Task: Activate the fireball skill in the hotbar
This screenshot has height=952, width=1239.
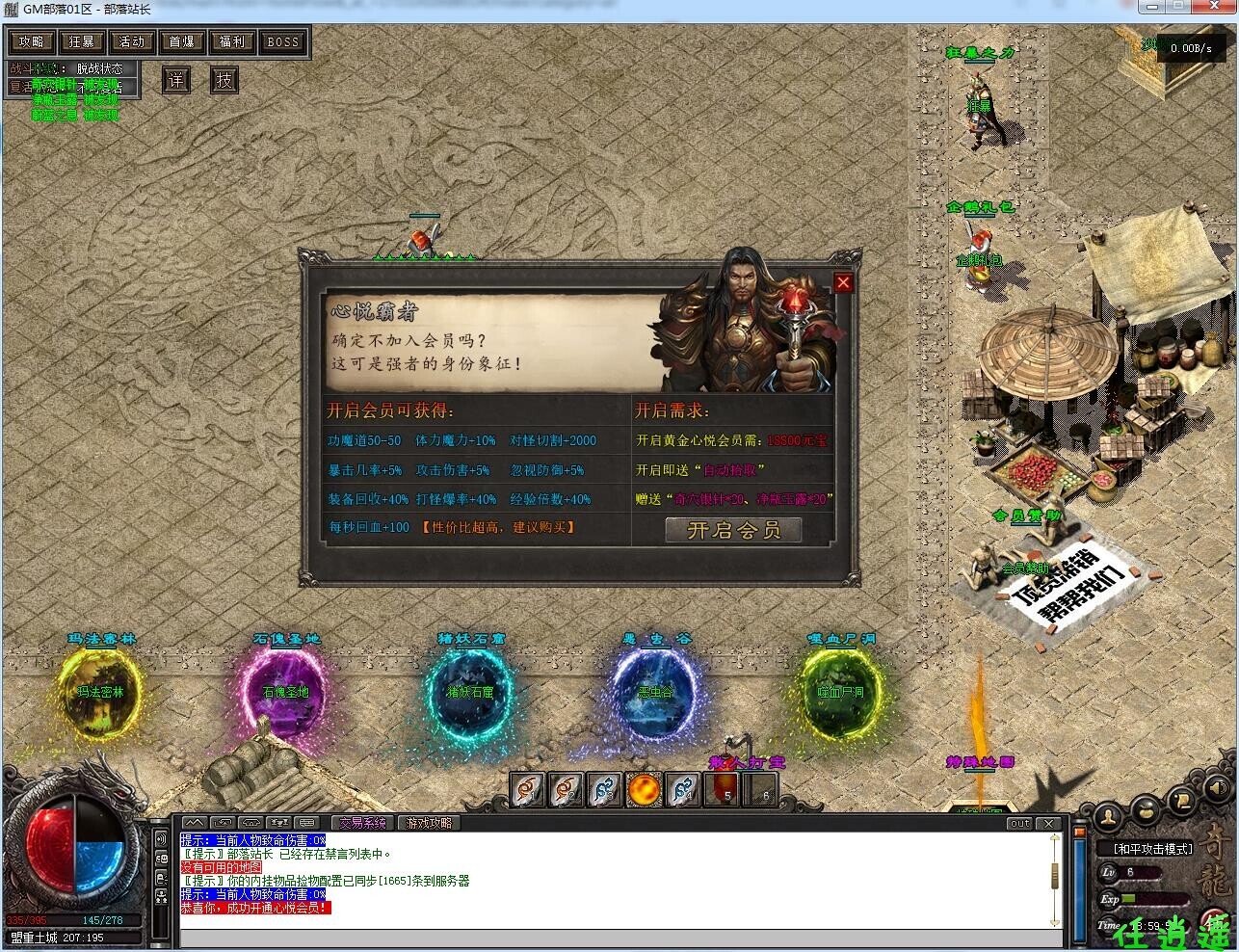Action: [x=644, y=790]
